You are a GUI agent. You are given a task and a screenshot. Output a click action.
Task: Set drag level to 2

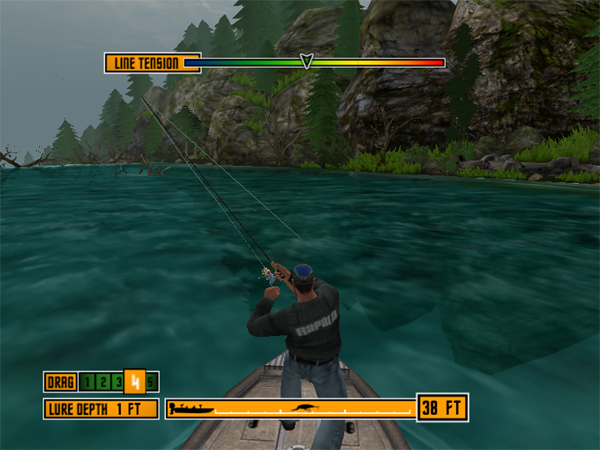click(103, 382)
